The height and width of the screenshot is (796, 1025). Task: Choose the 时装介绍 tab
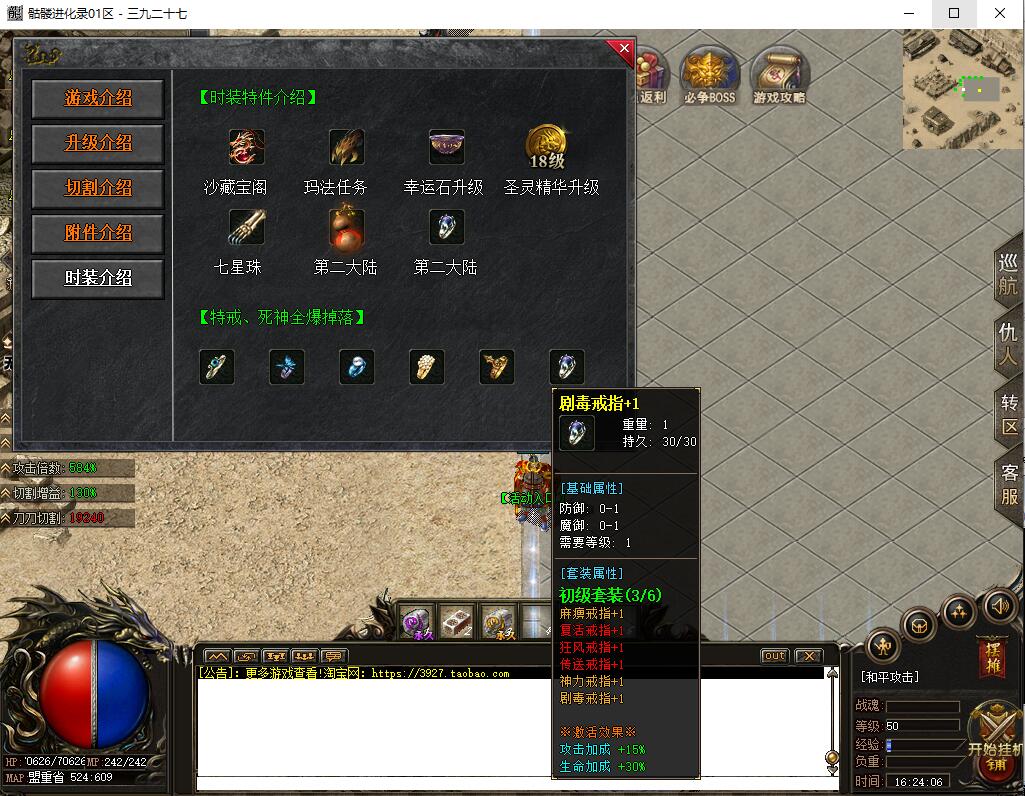point(98,278)
